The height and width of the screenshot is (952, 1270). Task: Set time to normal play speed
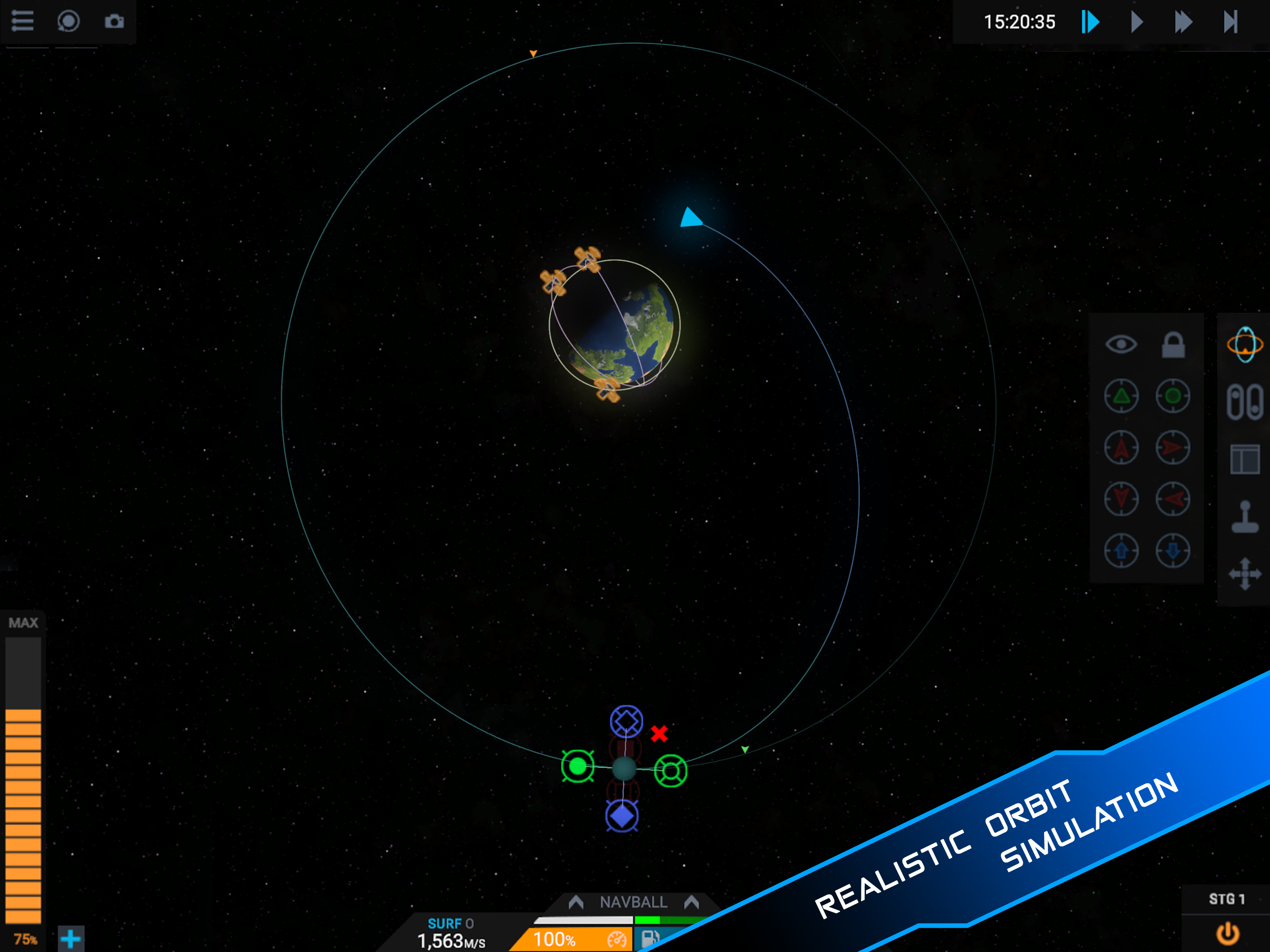click(1137, 22)
